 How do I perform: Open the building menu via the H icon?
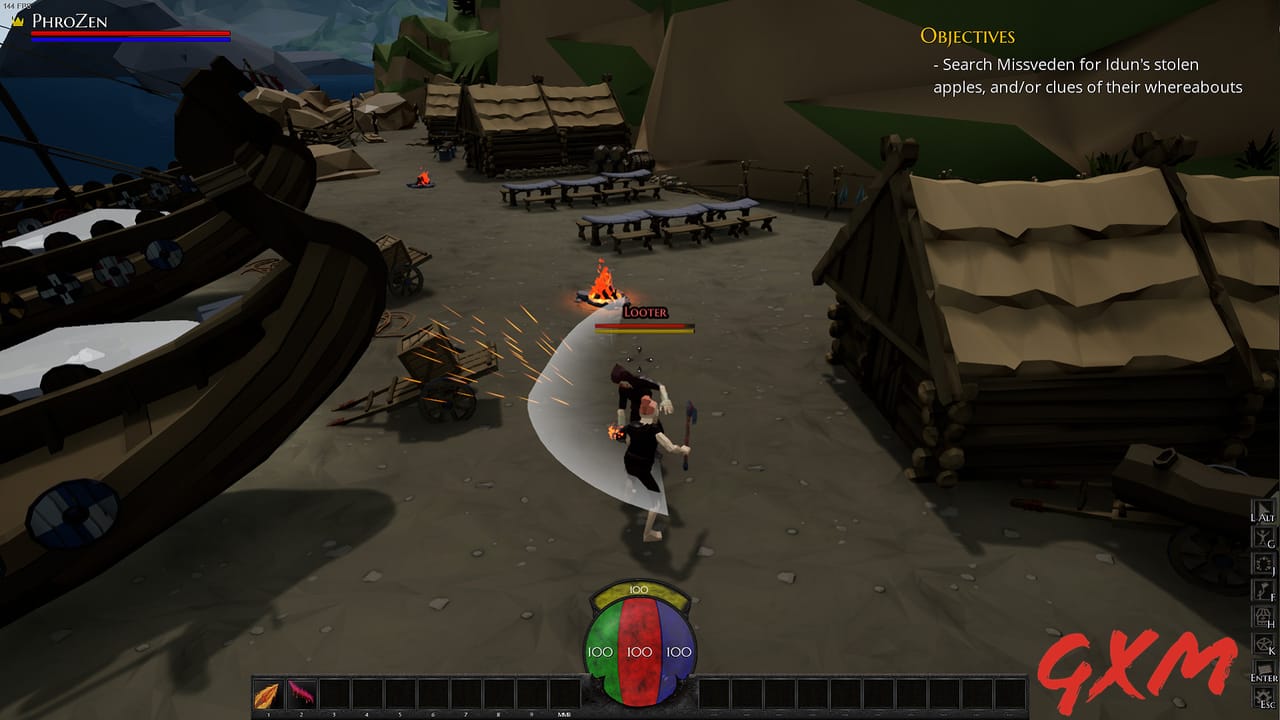coord(1262,616)
